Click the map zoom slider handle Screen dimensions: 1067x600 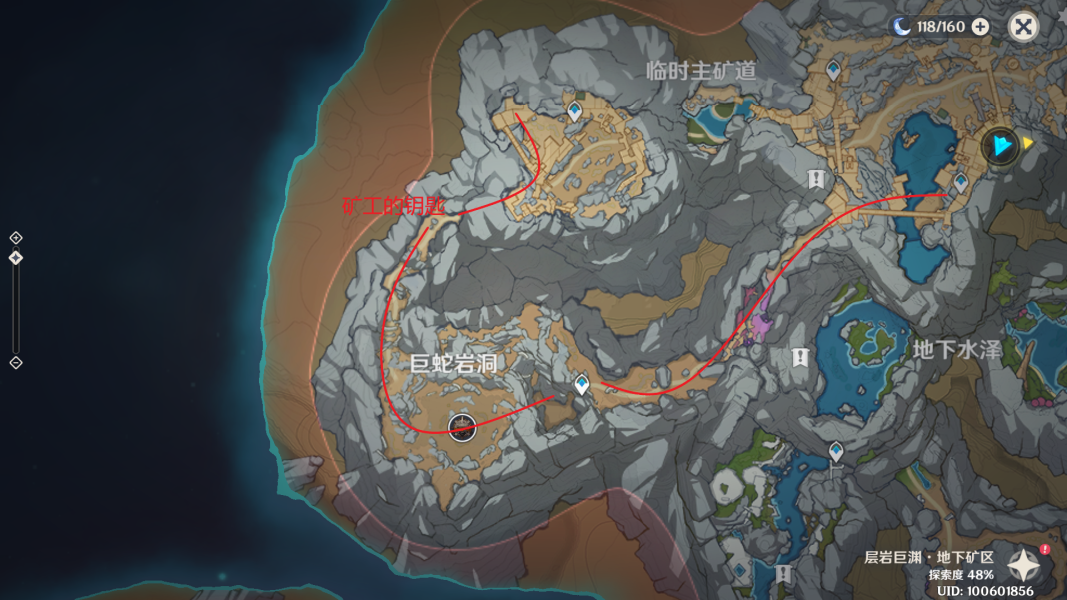point(16,258)
